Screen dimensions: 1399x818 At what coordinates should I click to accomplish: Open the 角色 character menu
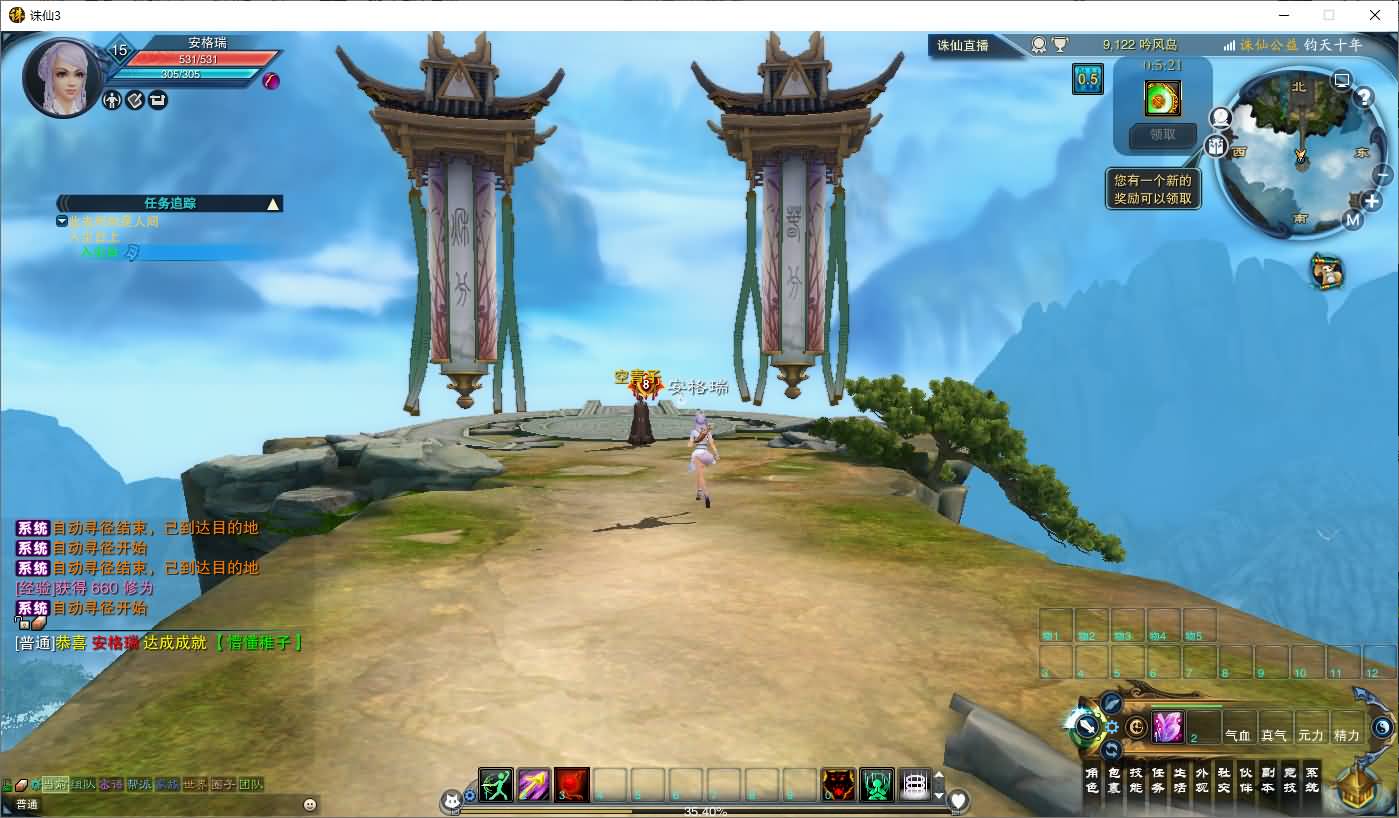(x=1092, y=780)
